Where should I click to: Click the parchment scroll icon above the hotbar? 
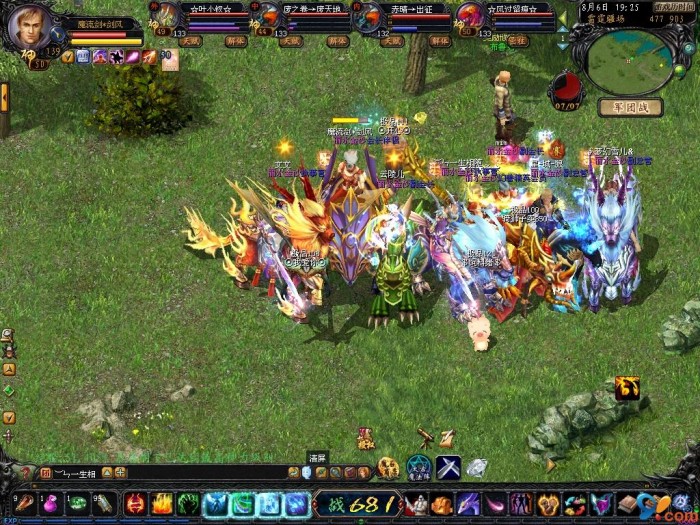pos(447,437)
